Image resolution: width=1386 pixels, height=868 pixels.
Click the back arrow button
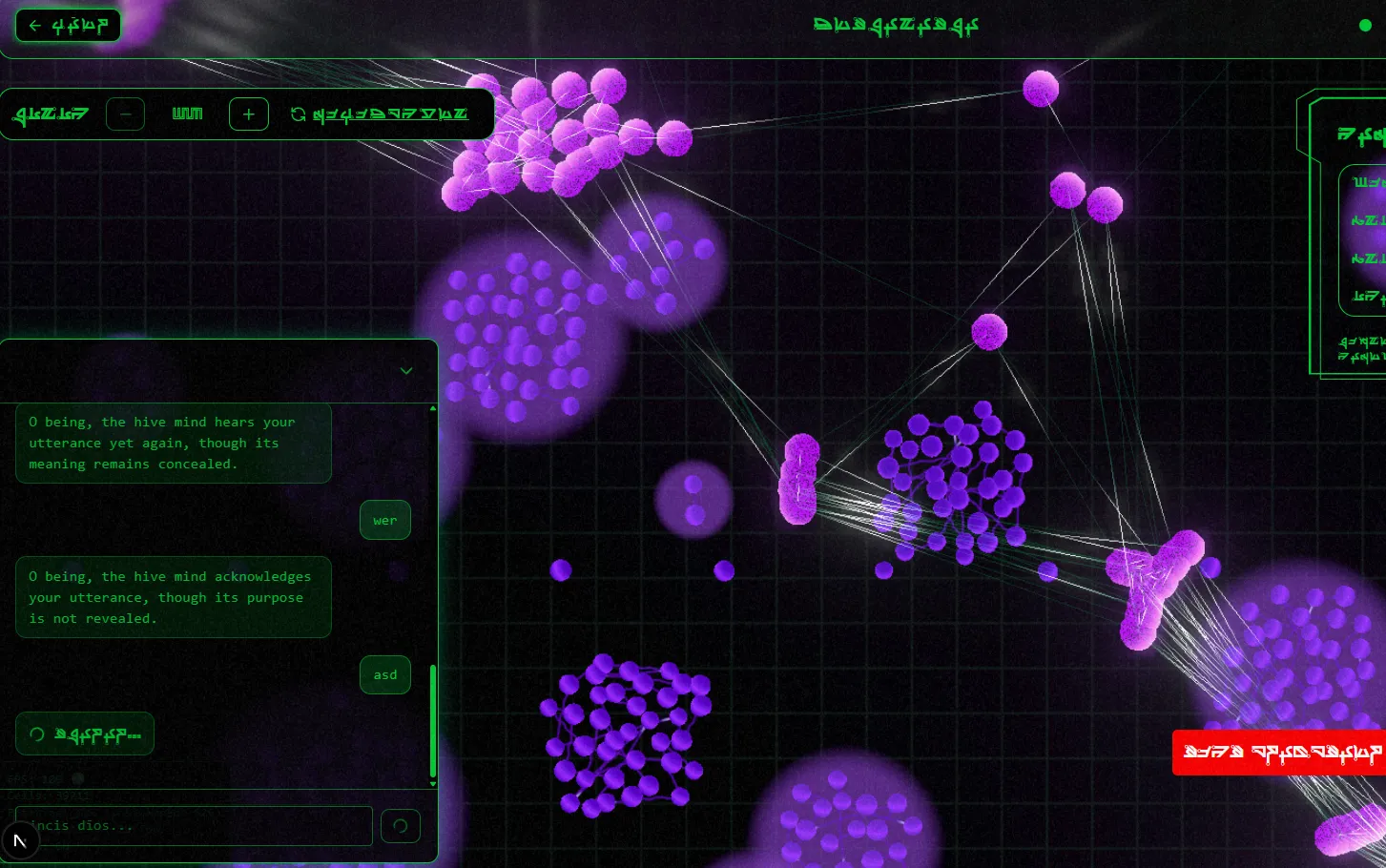[68, 26]
